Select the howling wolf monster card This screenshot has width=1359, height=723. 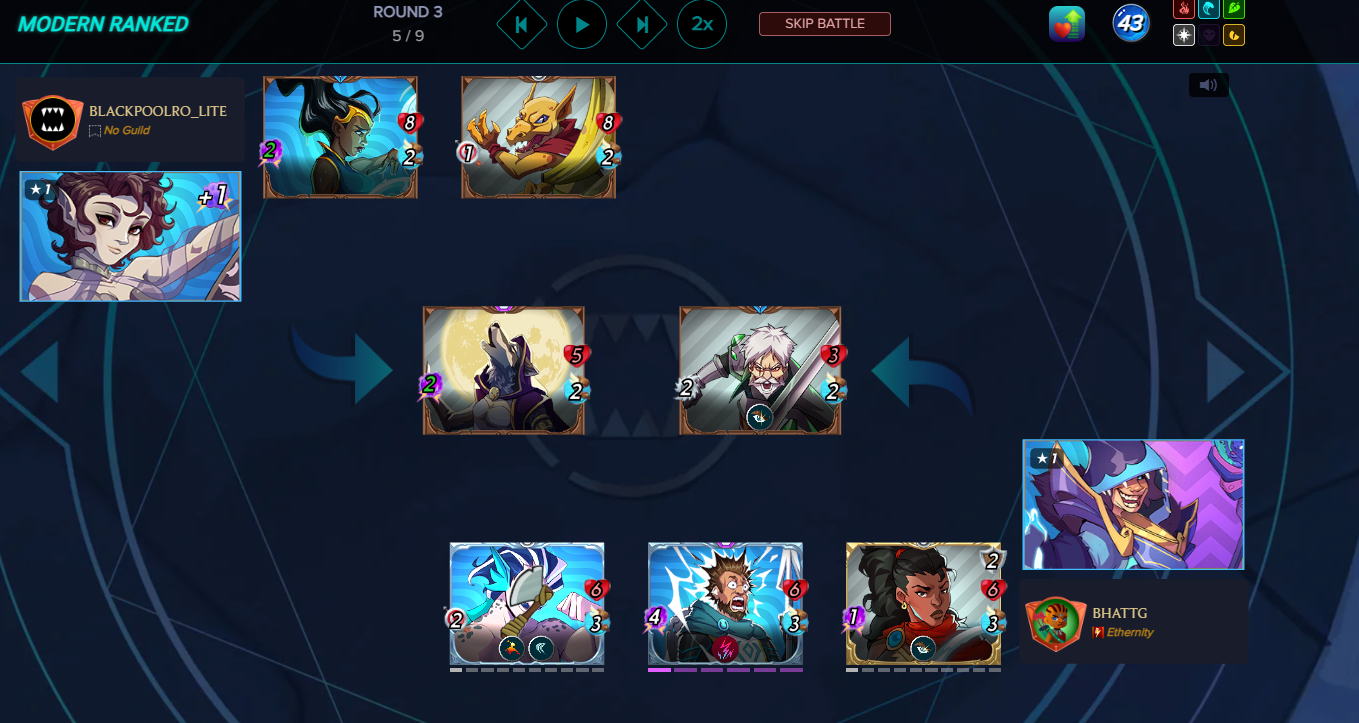tap(503, 370)
